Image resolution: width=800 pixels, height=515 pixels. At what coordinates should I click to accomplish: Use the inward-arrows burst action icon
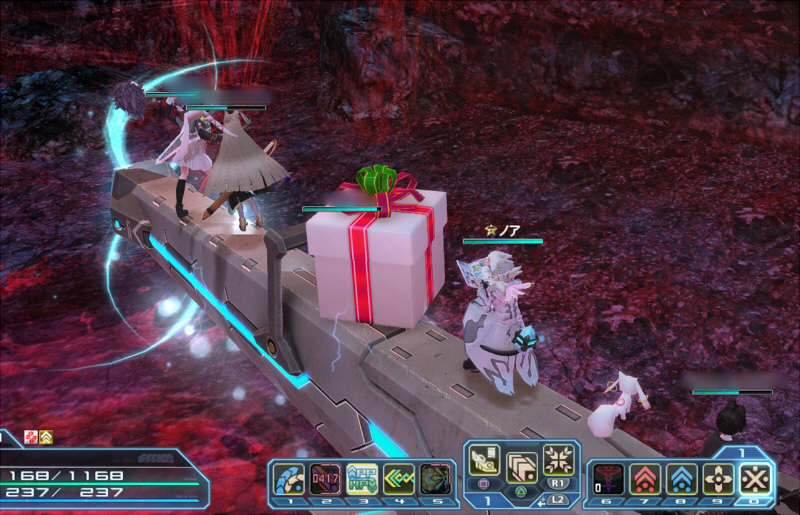(x=559, y=460)
